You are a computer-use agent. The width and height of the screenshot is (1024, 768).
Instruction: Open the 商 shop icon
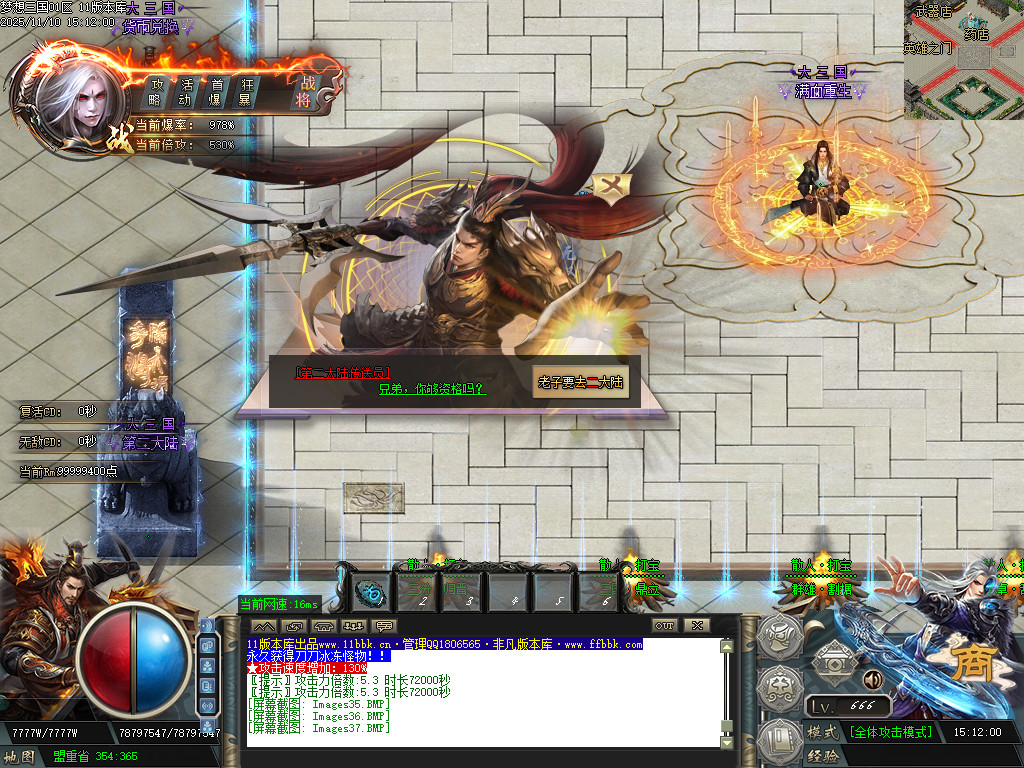(970, 664)
